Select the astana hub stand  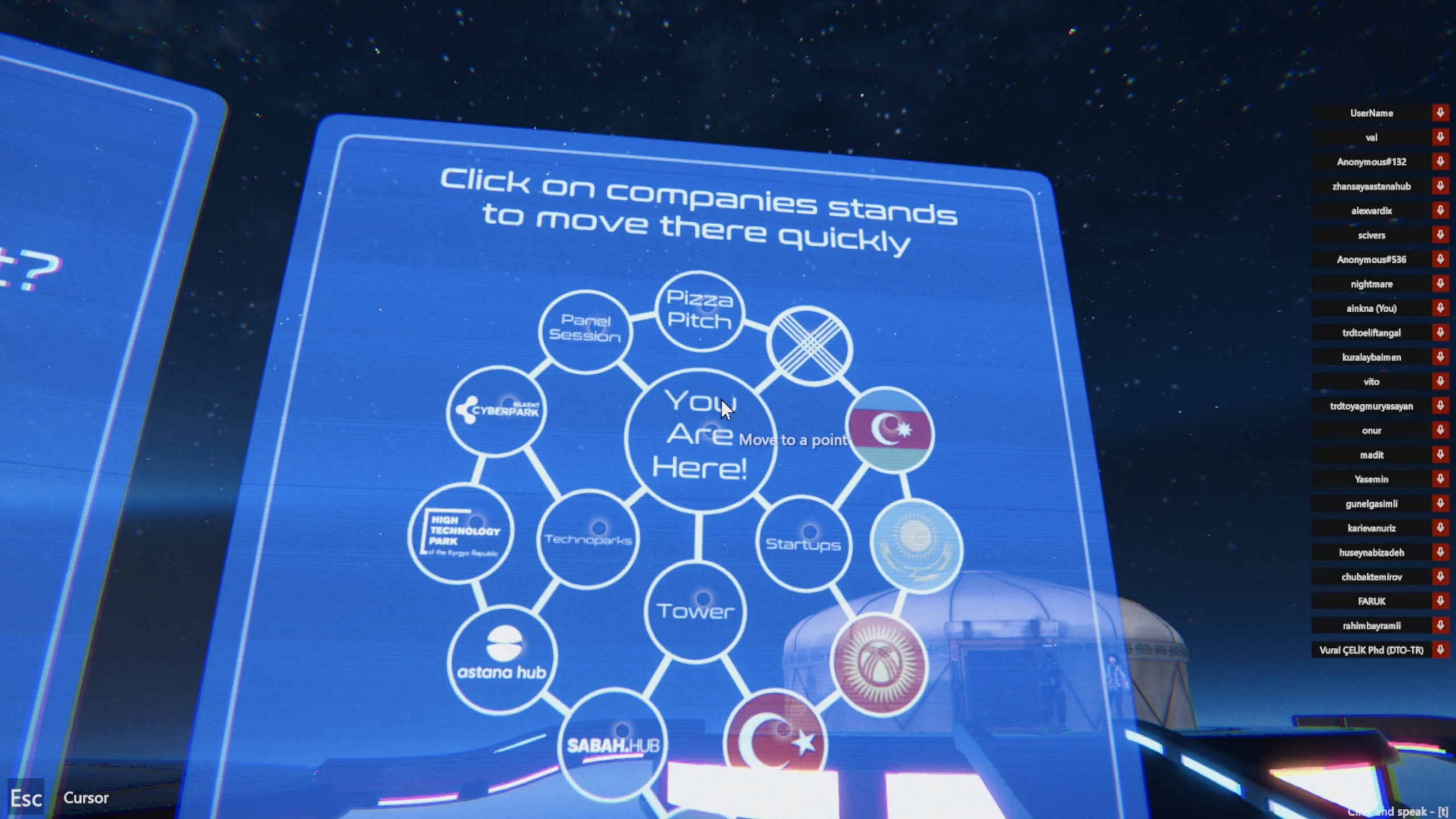pos(502,660)
